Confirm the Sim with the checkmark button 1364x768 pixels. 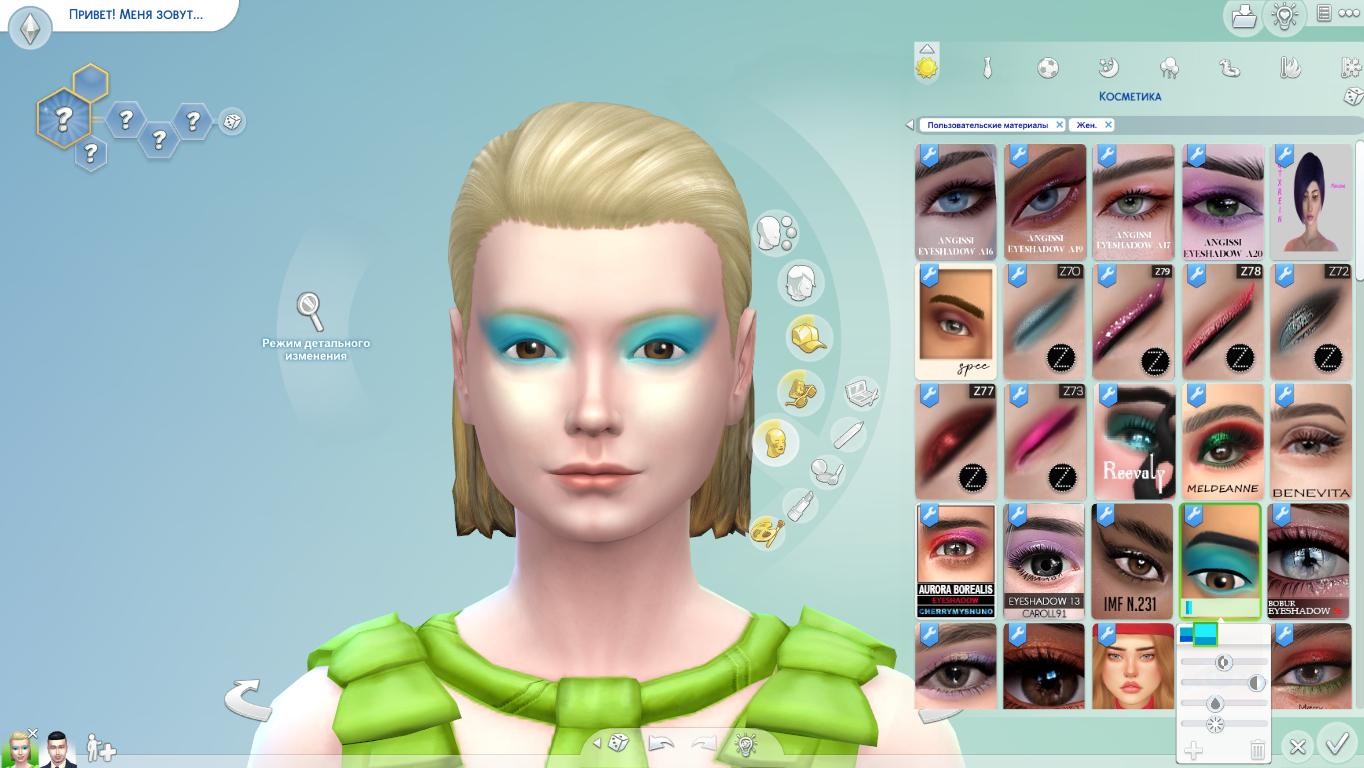point(1338,743)
